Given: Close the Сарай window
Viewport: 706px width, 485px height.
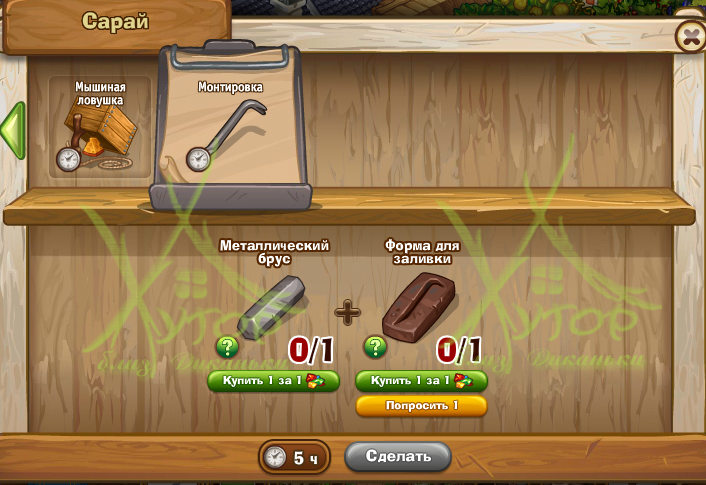Looking at the screenshot, I should click(690, 37).
